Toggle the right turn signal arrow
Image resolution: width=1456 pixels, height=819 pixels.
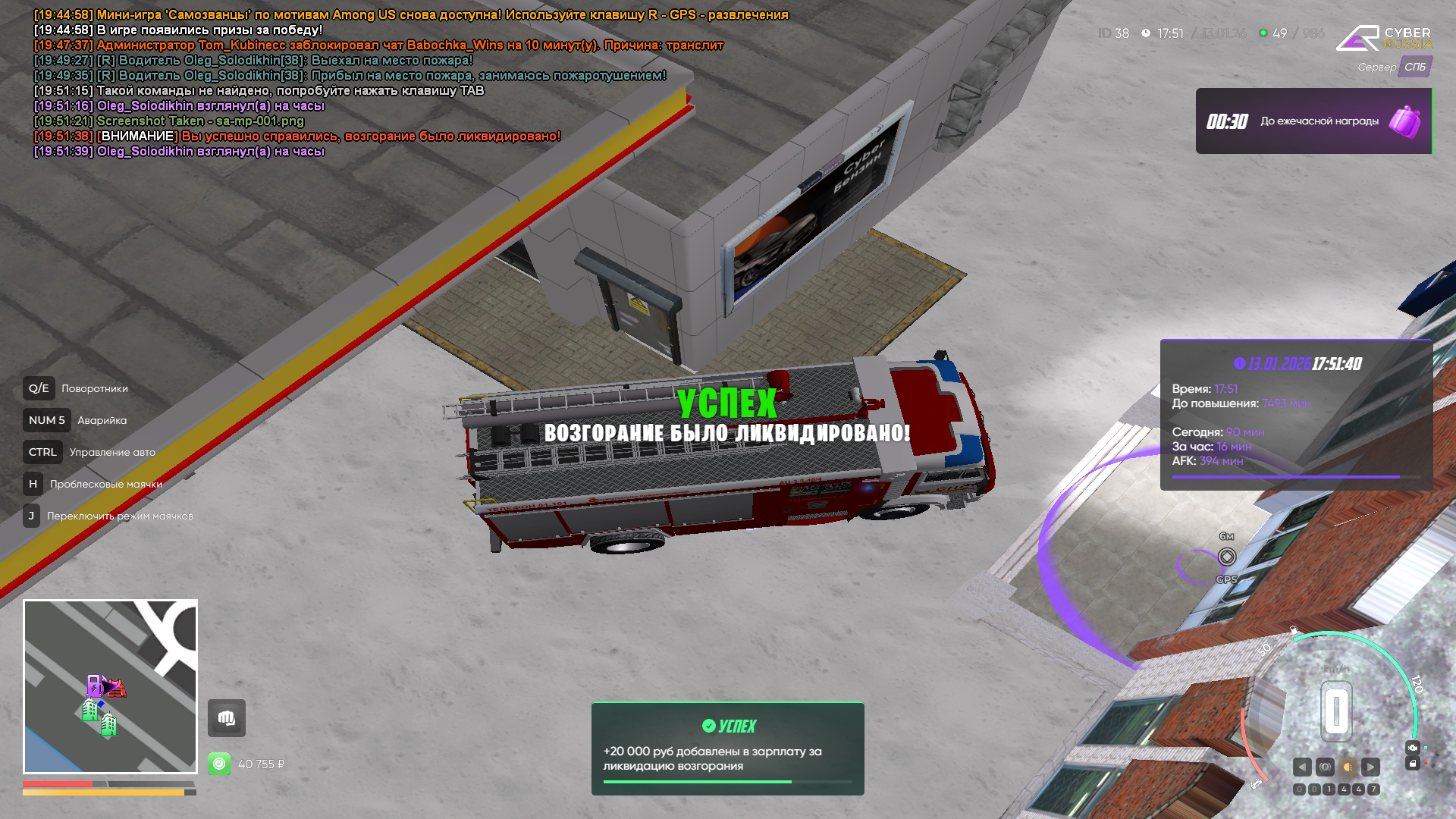[x=1370, y=767]
